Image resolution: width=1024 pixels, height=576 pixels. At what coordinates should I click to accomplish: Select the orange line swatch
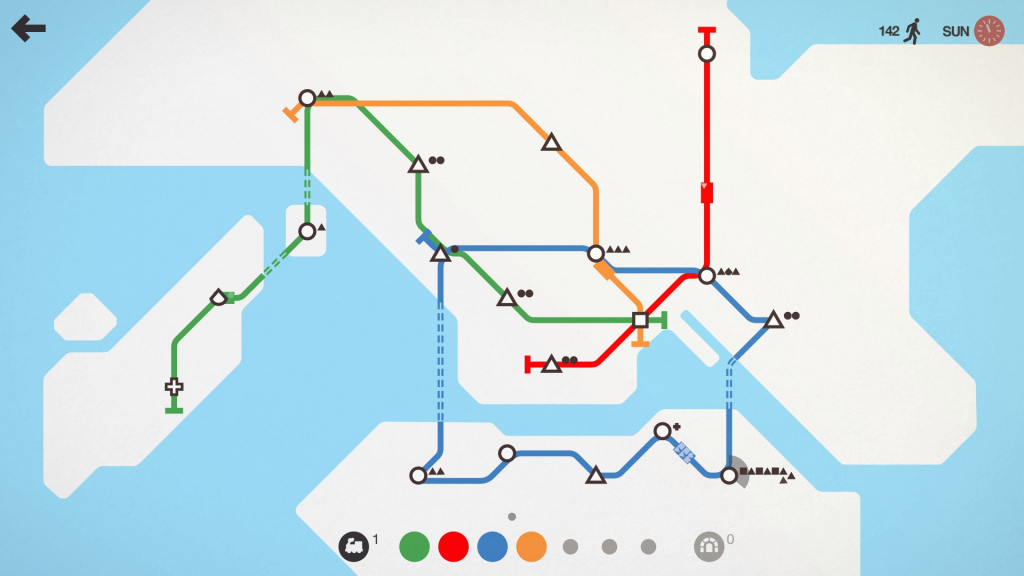(x=531, y=546)
